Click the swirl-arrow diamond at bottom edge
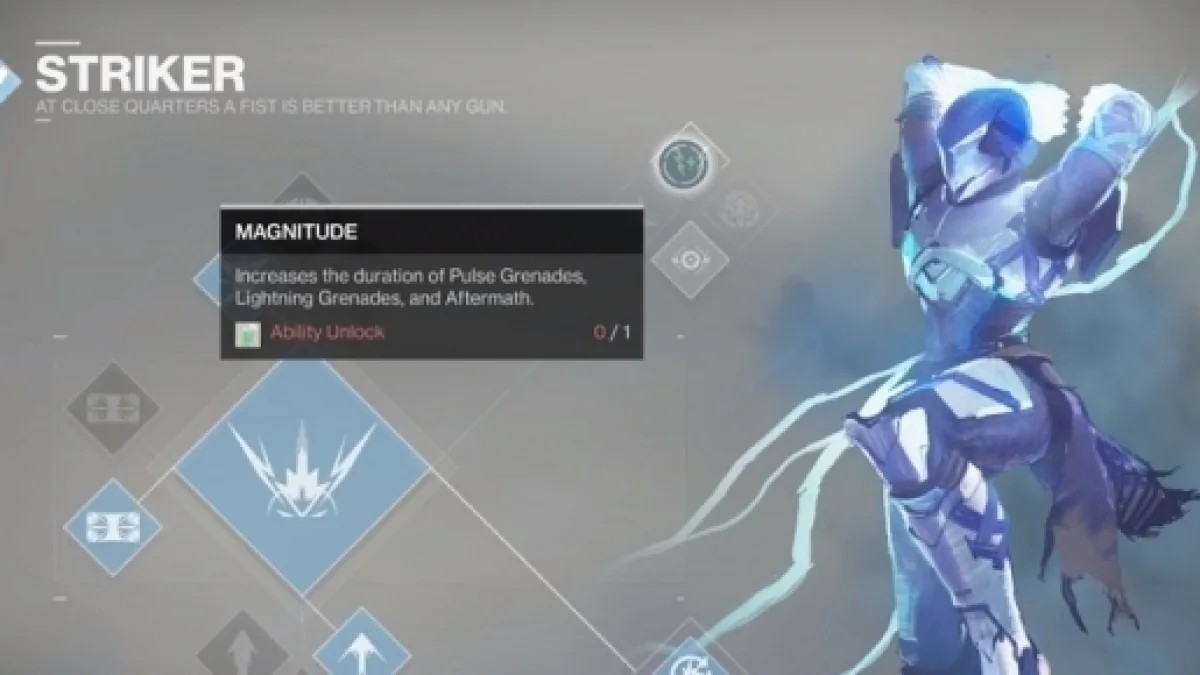The image size is (1200, 675). coord(686,658)
